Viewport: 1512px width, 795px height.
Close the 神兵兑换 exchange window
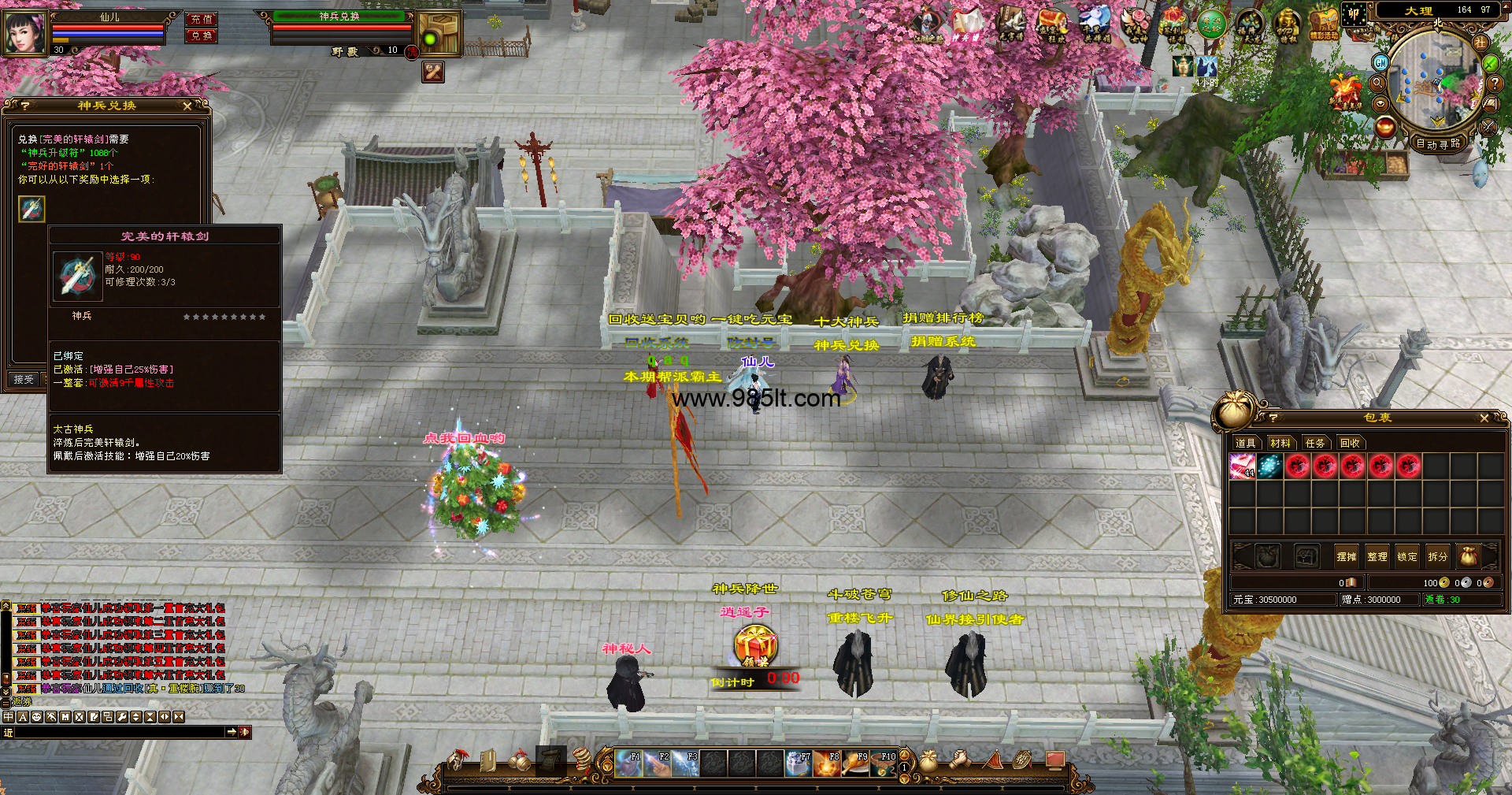pyautogui.click(x=187, y=106)
